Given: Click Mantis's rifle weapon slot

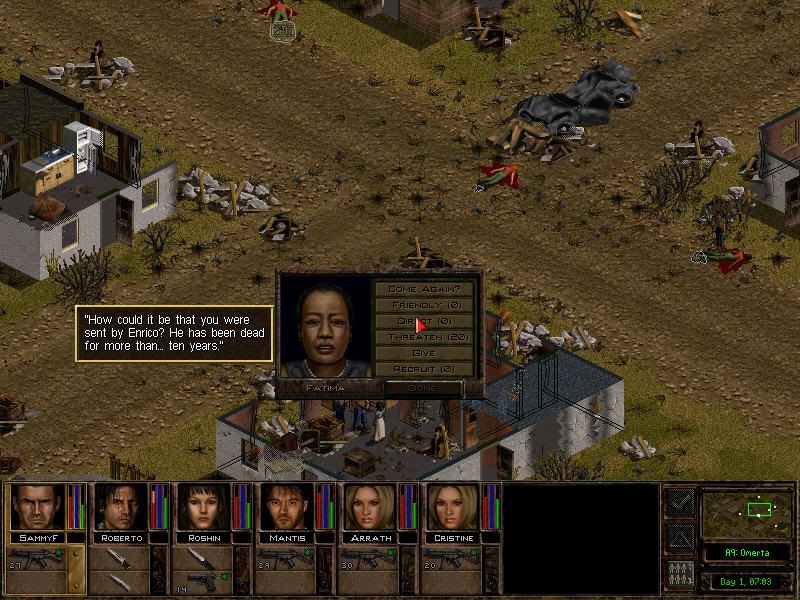Looking at the screenshot, I should pos(286,558).
